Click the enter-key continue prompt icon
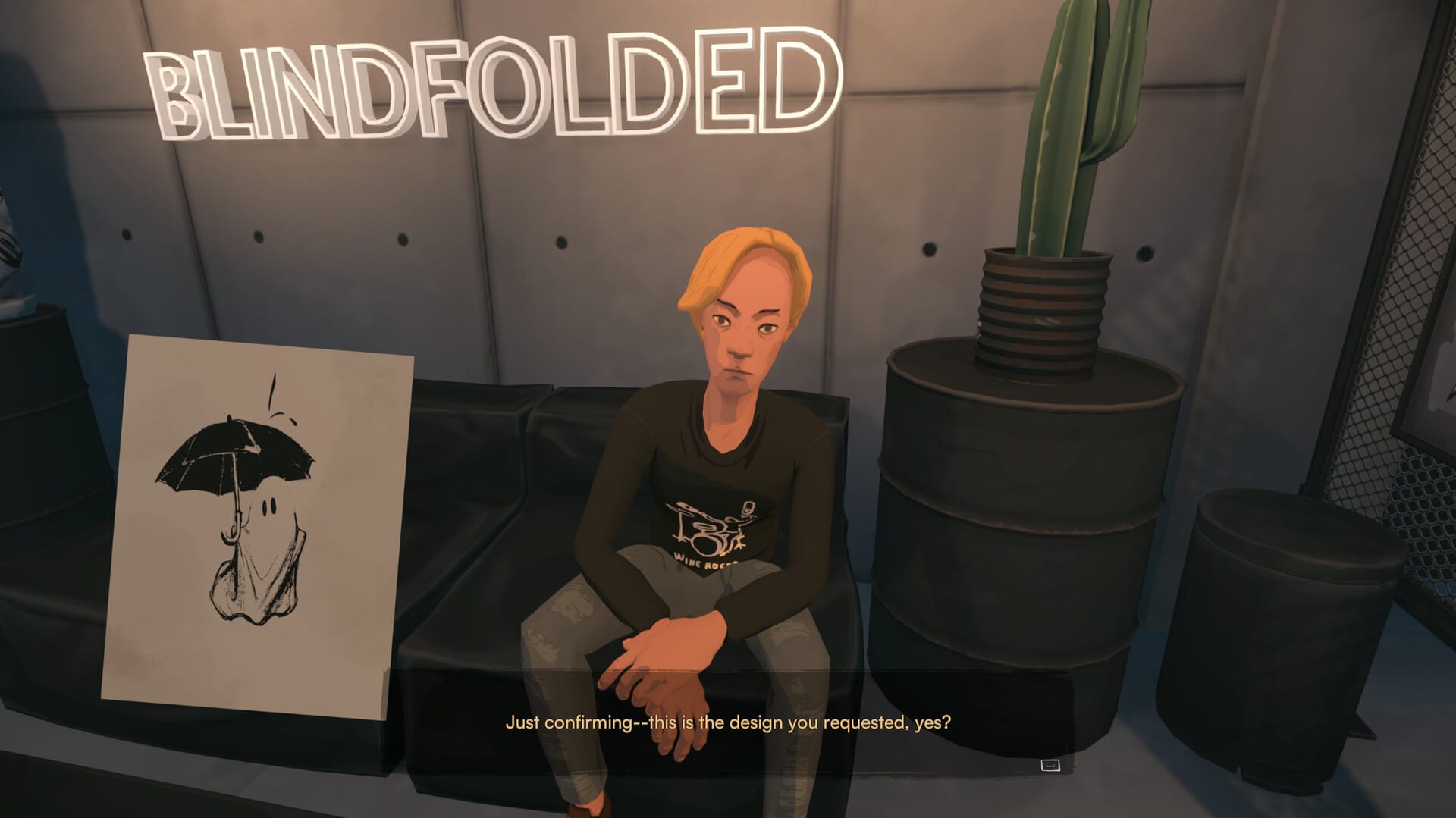Viewport: 1456px width, 818px height. [1050, 766]
